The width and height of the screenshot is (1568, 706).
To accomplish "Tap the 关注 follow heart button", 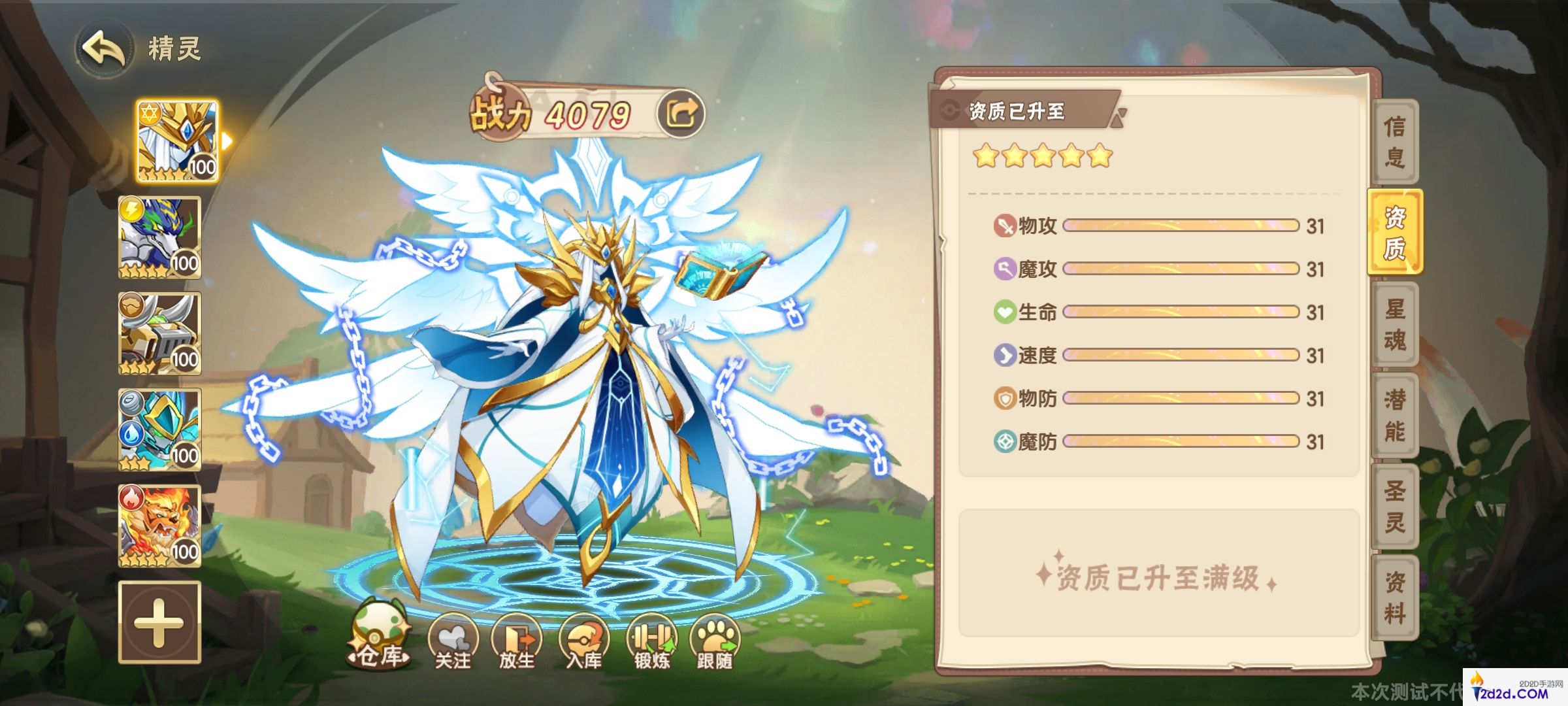I will (453, 642).
